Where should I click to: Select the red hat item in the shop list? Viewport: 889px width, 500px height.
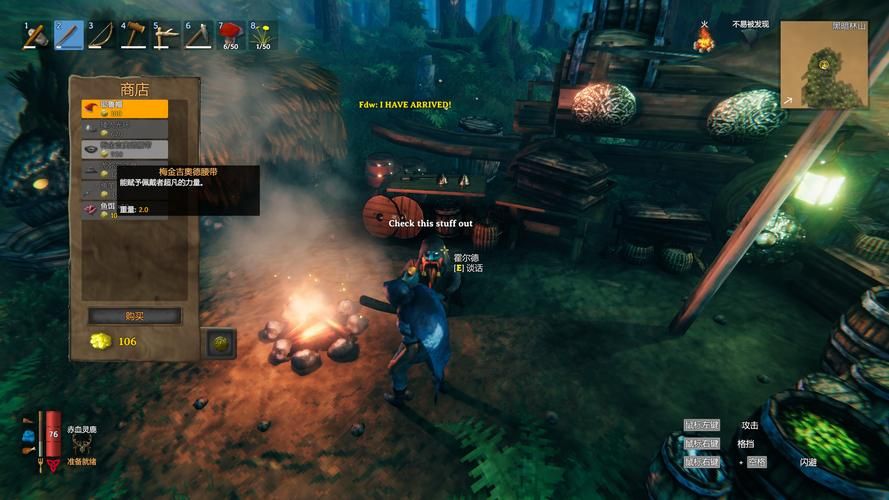click(x=125, y=109)
